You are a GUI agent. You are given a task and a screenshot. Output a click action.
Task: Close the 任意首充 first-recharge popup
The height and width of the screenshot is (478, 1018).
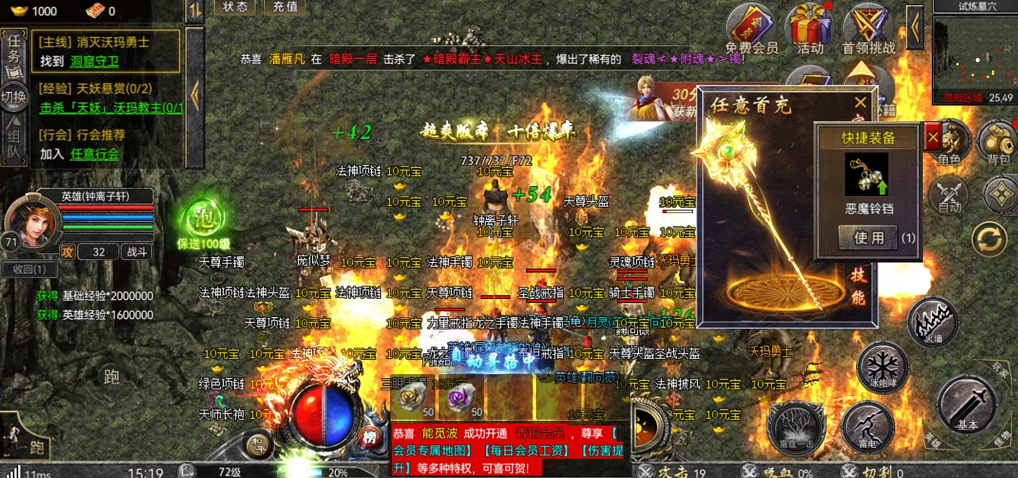click(x=860, y=102)
